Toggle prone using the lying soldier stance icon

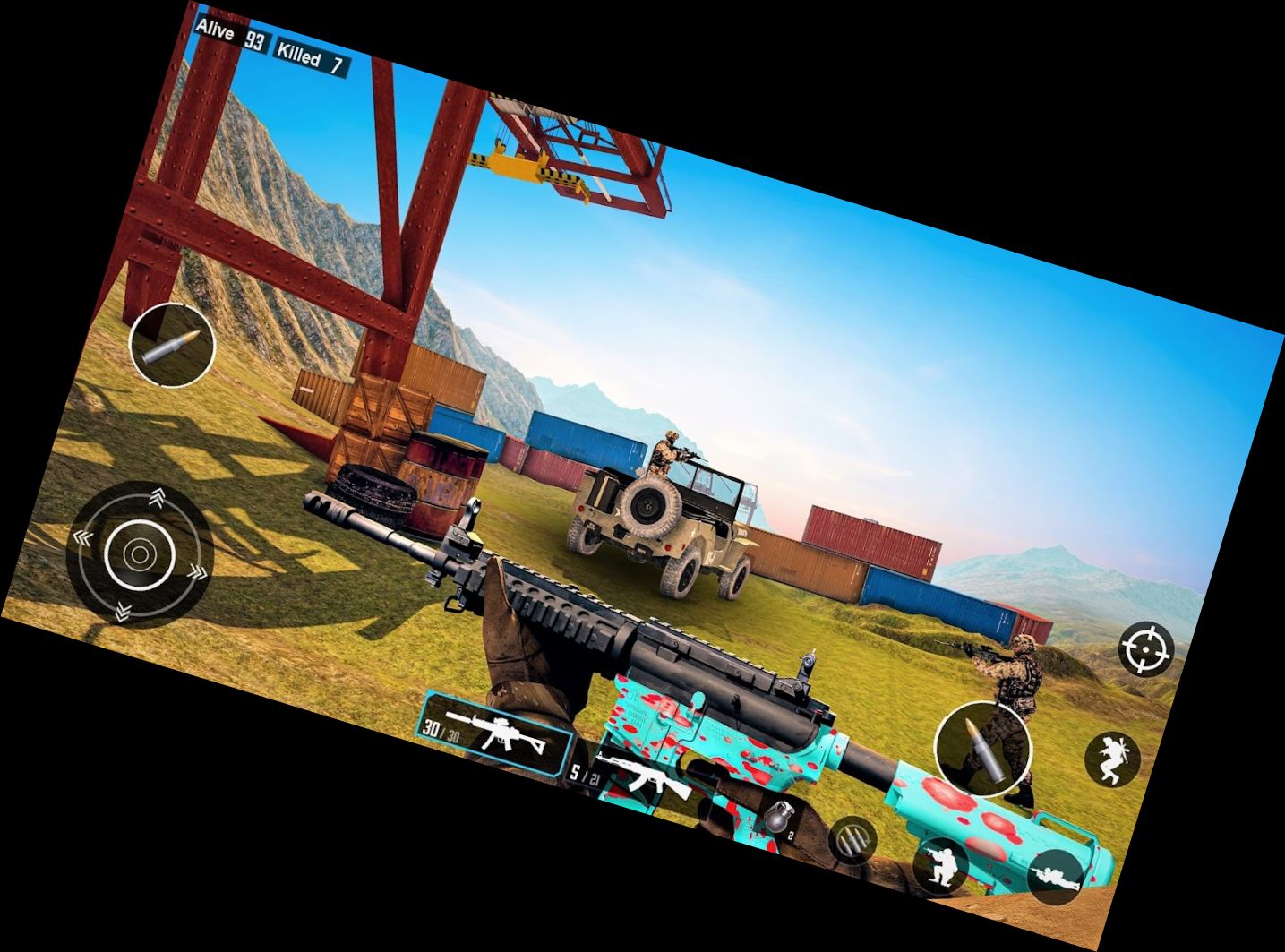[x=1056, y=874]
